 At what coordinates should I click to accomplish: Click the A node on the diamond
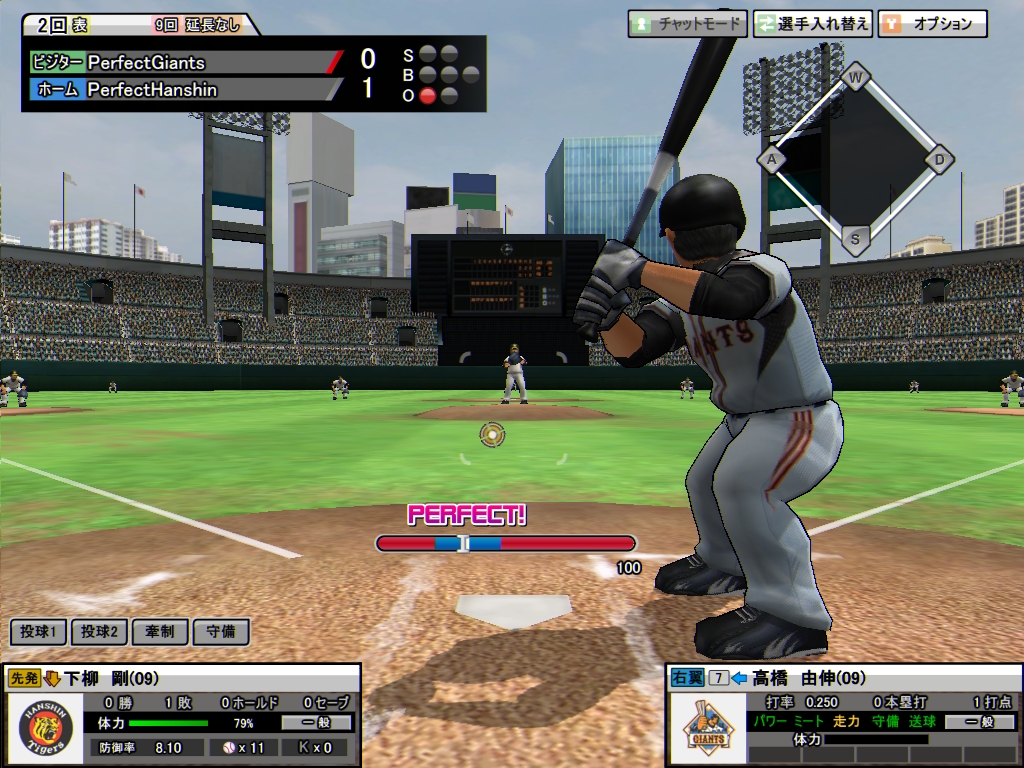[x=771, y=158]
